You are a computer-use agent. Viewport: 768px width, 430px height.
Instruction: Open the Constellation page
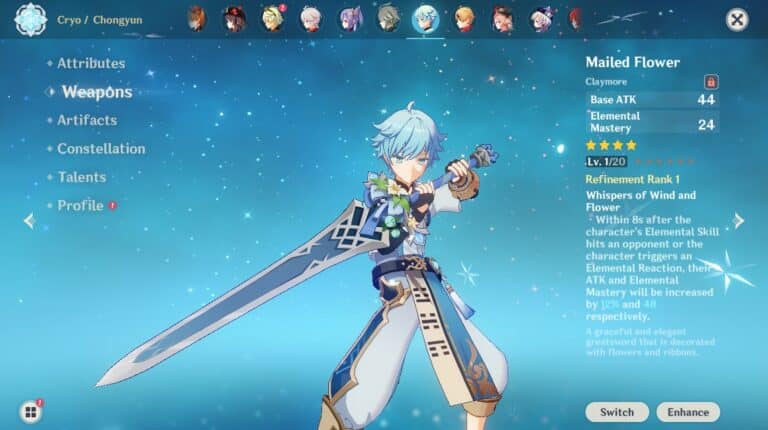[100, 149]
